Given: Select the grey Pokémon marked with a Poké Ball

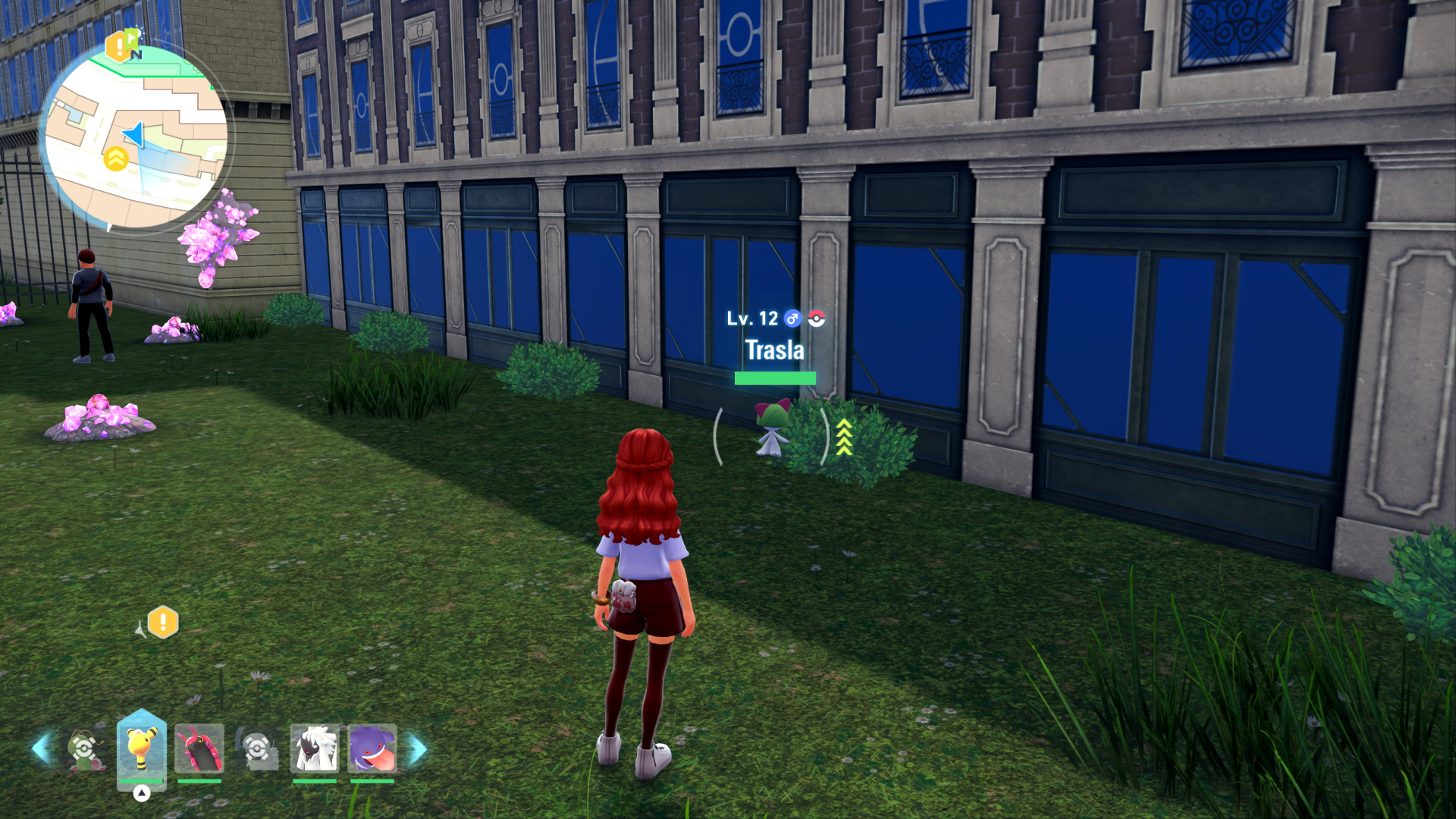Looking at the screenshot, I should click(257, 749).
